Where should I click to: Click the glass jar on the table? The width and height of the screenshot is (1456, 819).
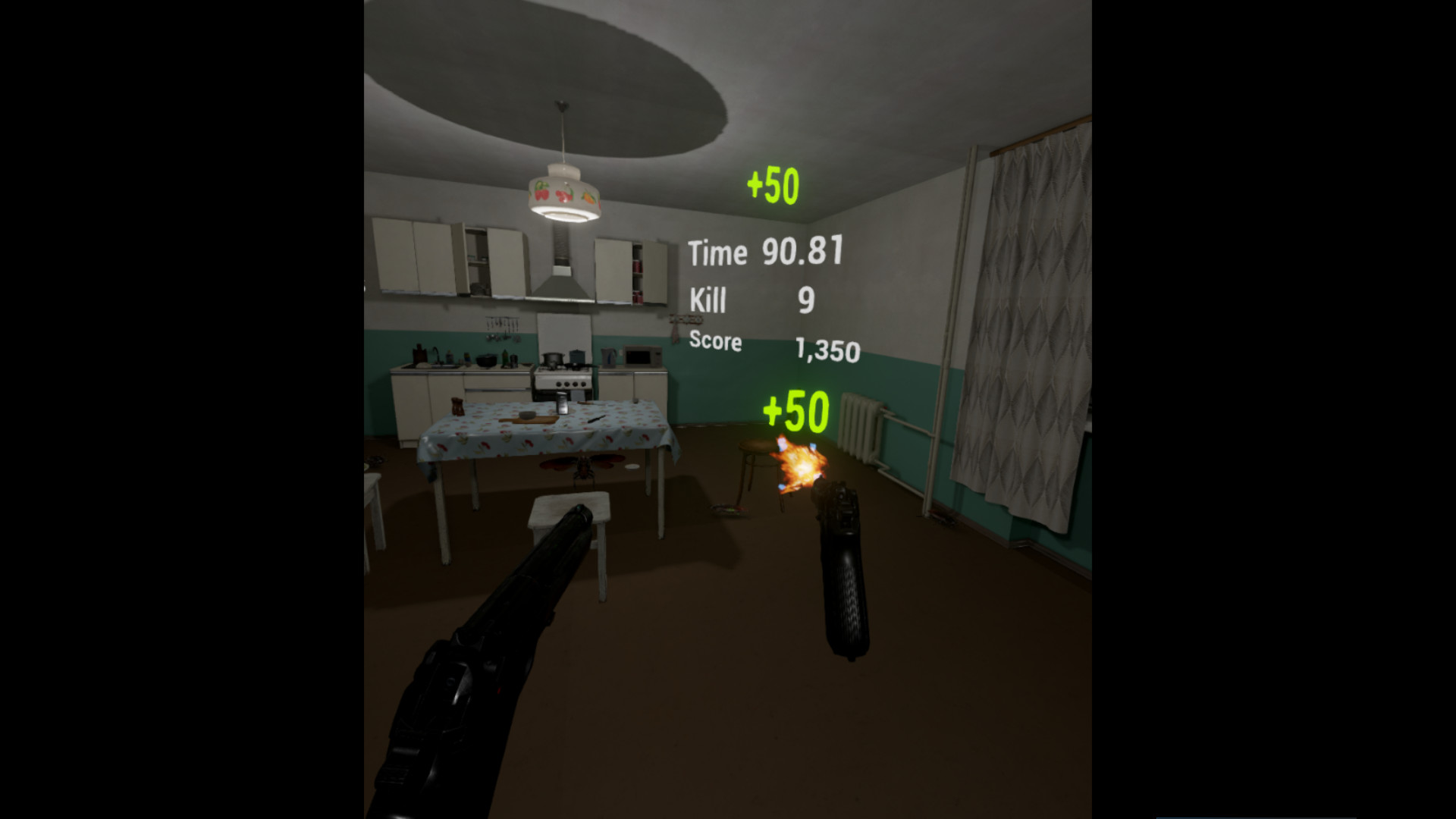561,403
